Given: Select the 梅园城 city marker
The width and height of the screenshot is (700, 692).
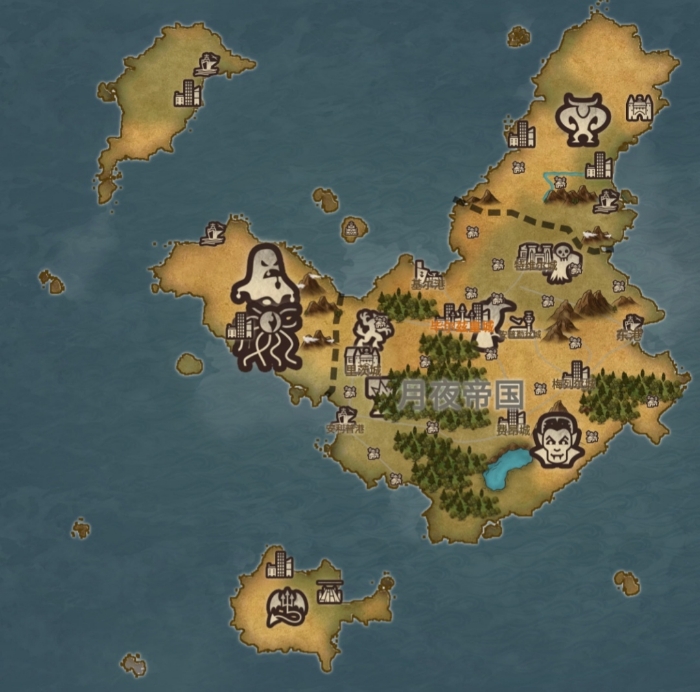Looking at the screenshot, I should (575, 374).
